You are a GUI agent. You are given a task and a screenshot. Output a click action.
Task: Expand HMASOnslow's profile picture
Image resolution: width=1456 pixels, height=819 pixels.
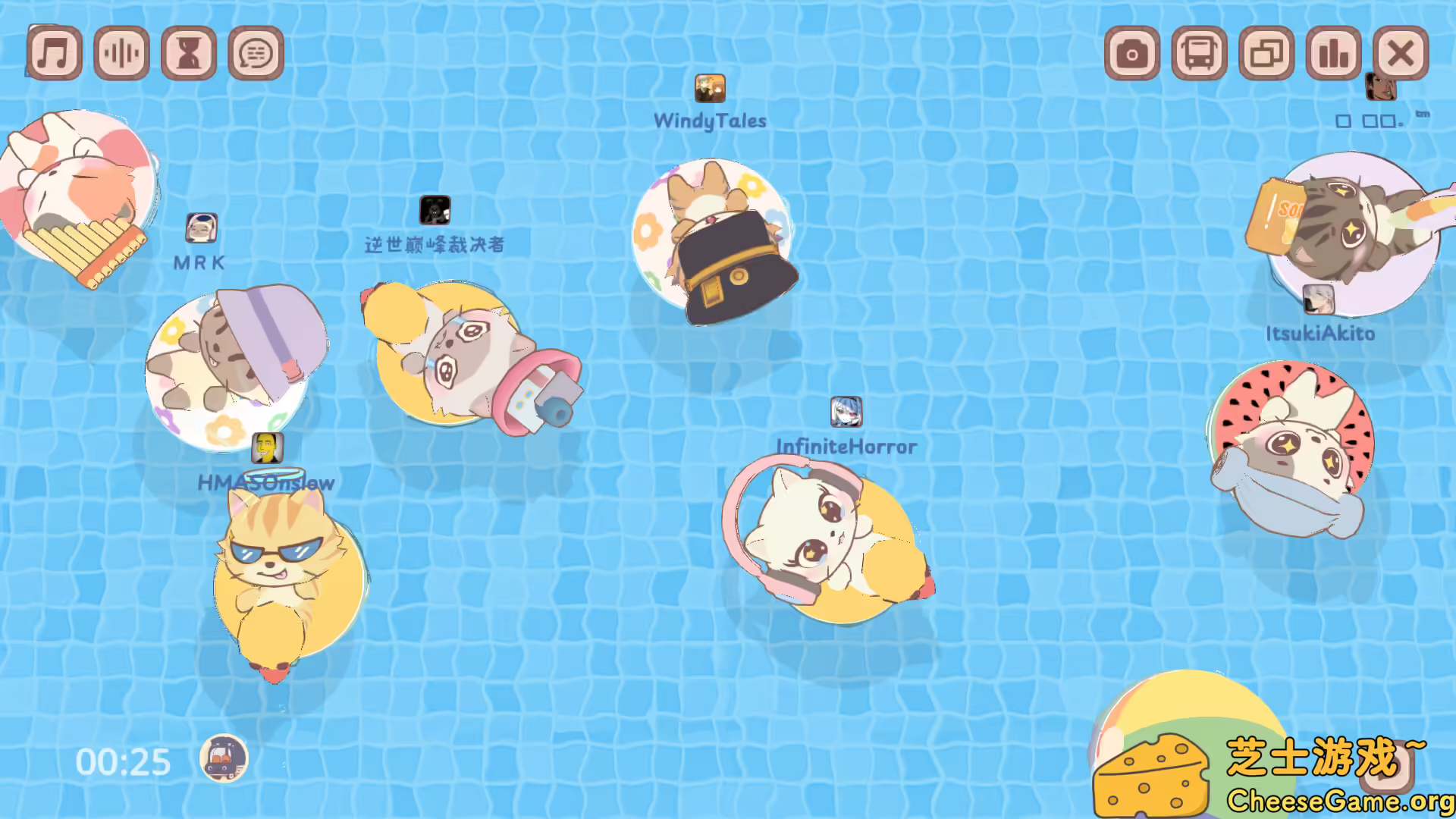point(267,449)
